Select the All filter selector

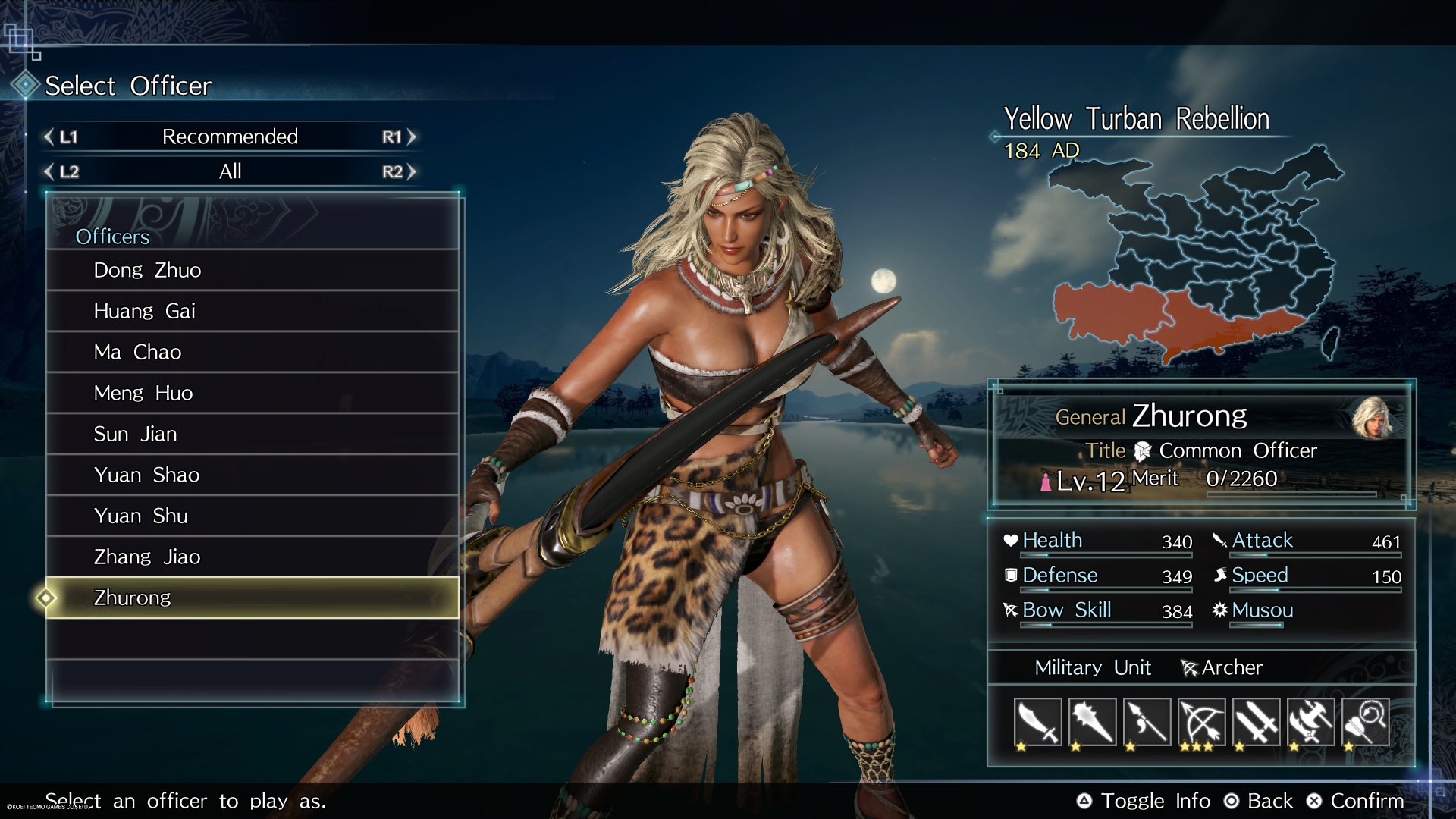click(230, 172)
